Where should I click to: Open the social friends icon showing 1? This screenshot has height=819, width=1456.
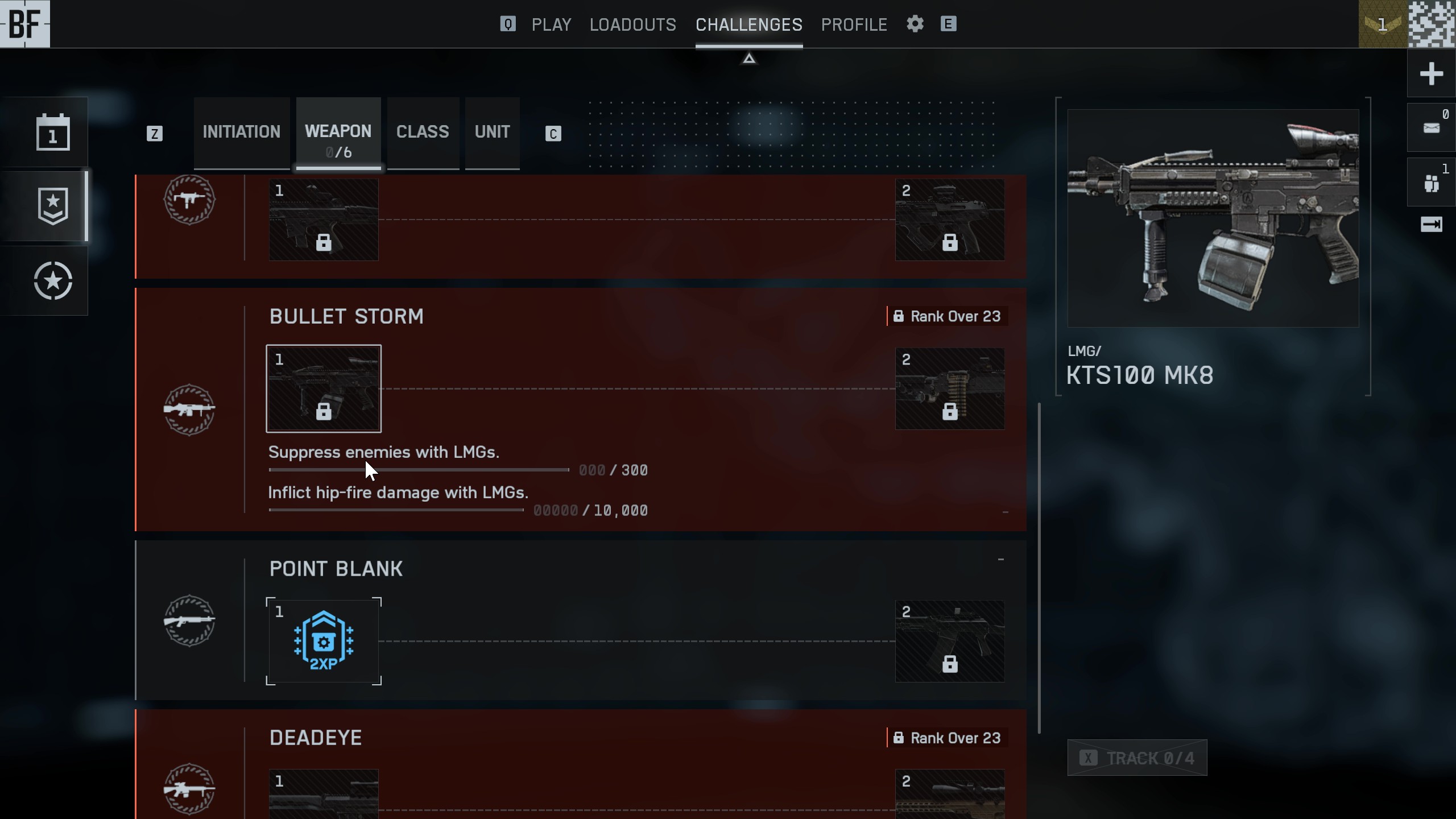[1430, 182]
